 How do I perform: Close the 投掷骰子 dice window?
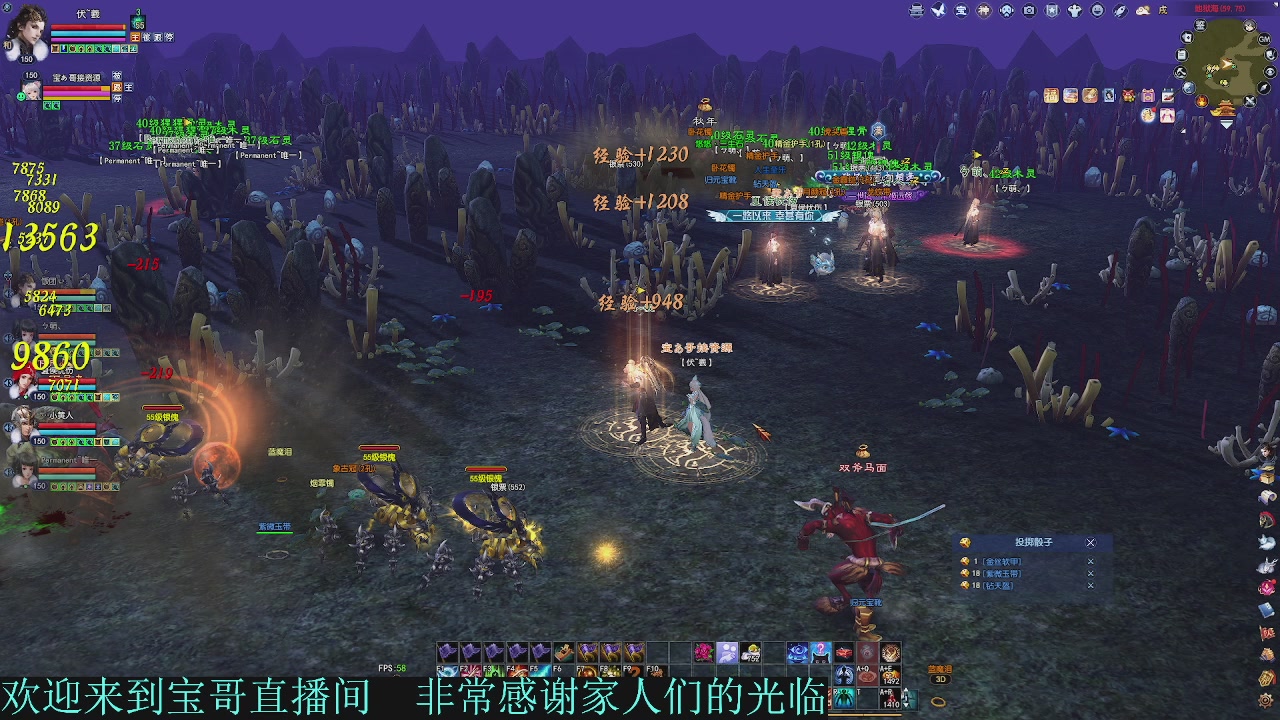pyautogui.click(x=1091, y=543)
